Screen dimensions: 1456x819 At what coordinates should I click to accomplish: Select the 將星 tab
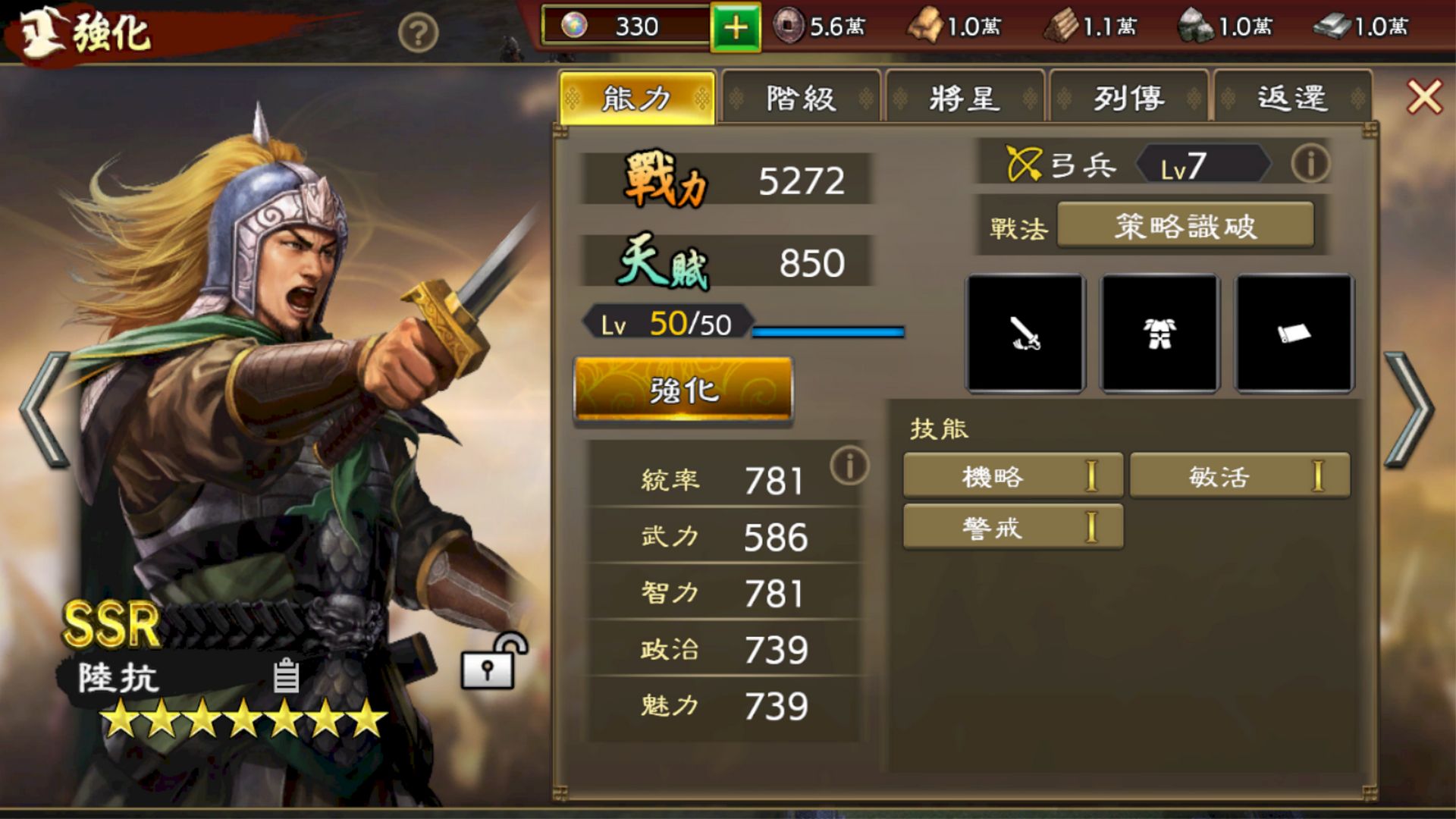point(965,99)
